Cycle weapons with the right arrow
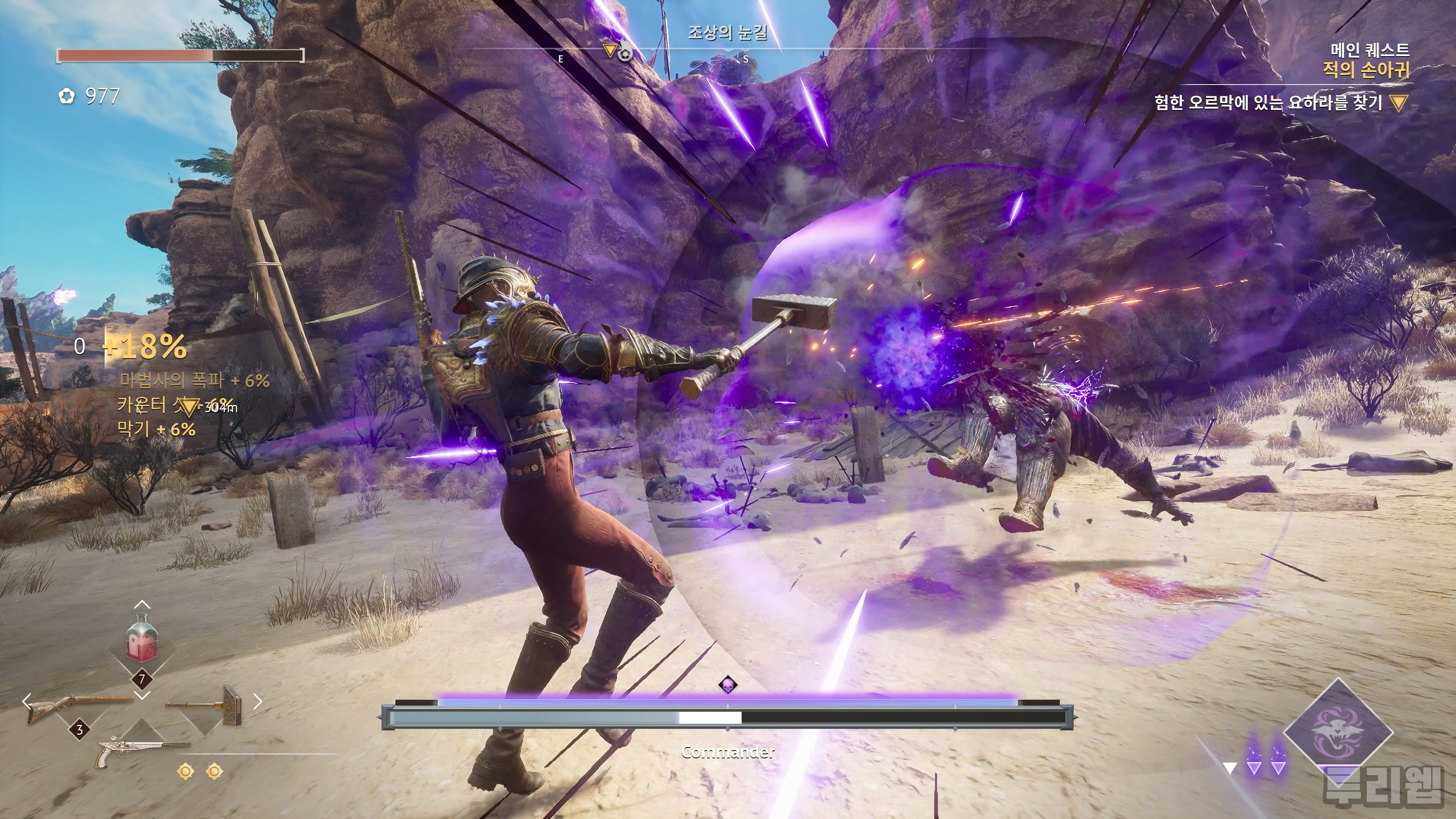Screen dimensions: 1456x819 point(258,702)
